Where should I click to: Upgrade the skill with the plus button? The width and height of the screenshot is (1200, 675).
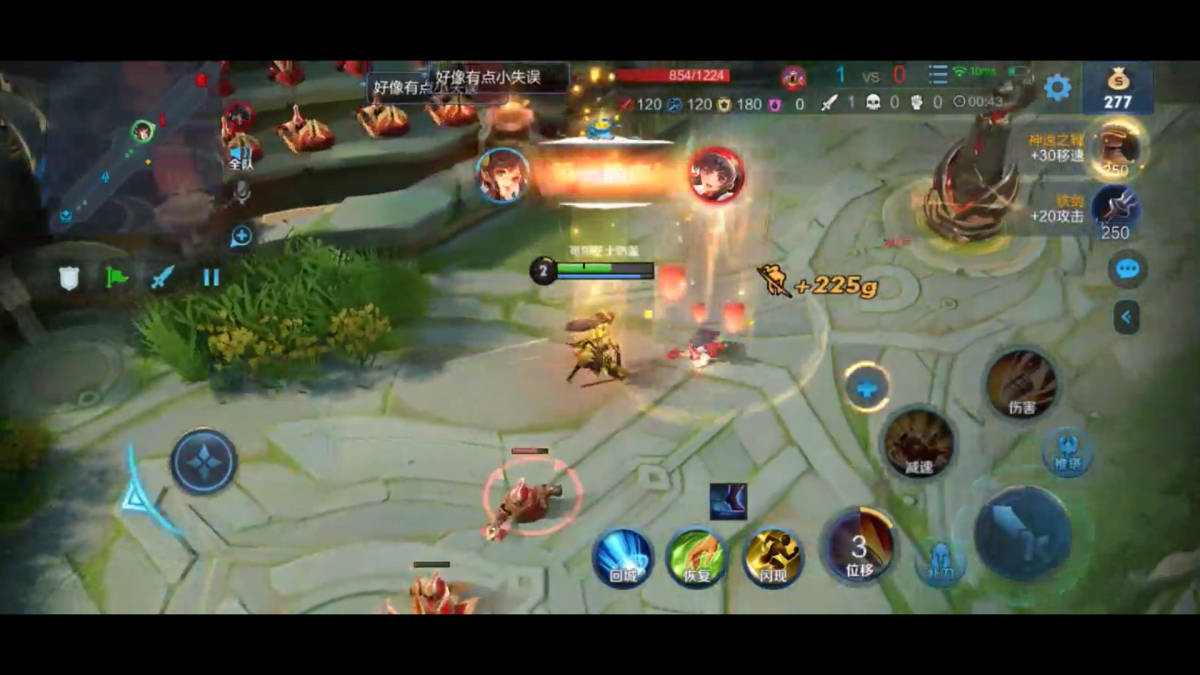tap(867, 387)
